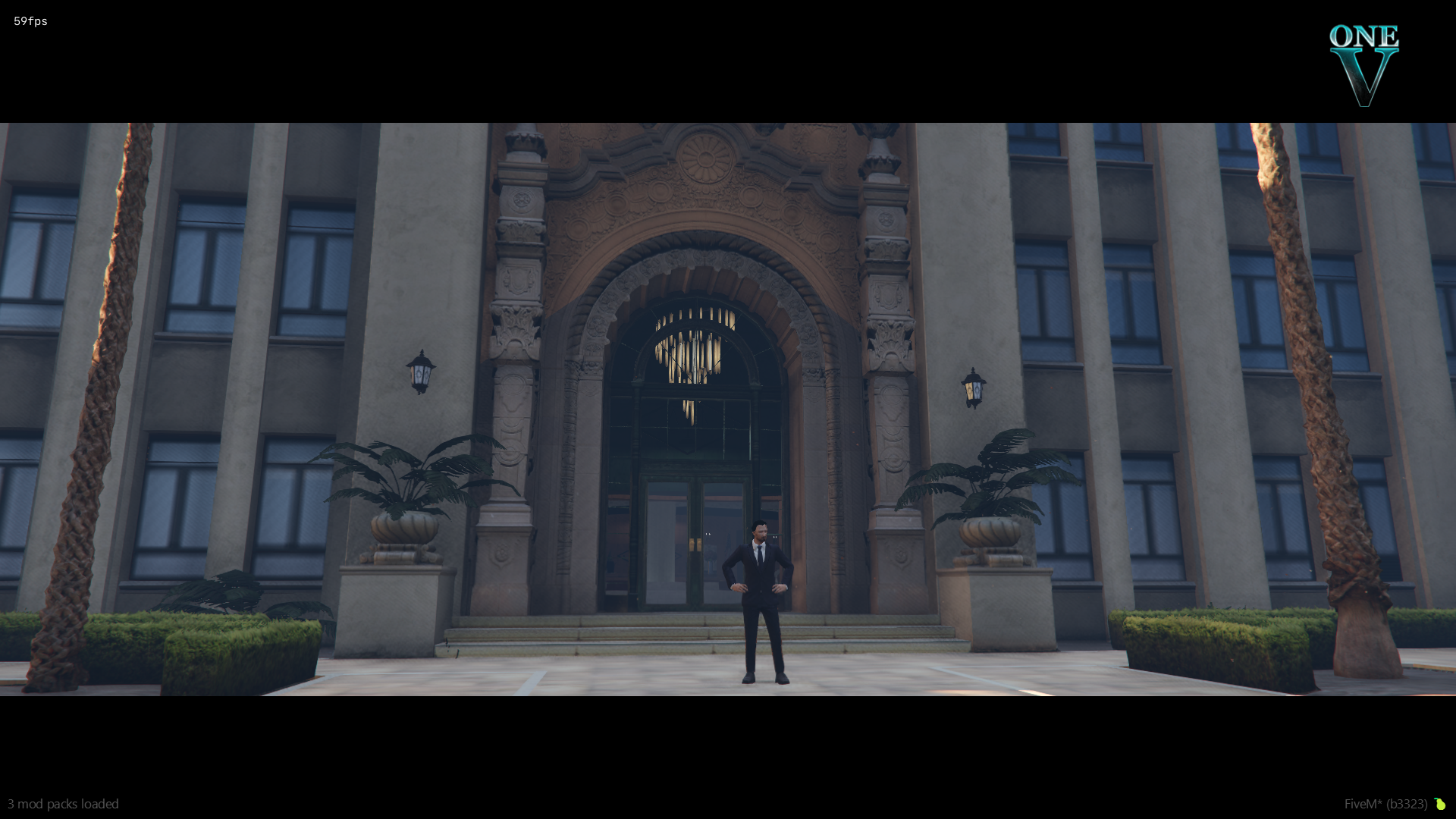1456x819 pixels.
Task: Click the ONE V server logo
Action: (1363, 64)
